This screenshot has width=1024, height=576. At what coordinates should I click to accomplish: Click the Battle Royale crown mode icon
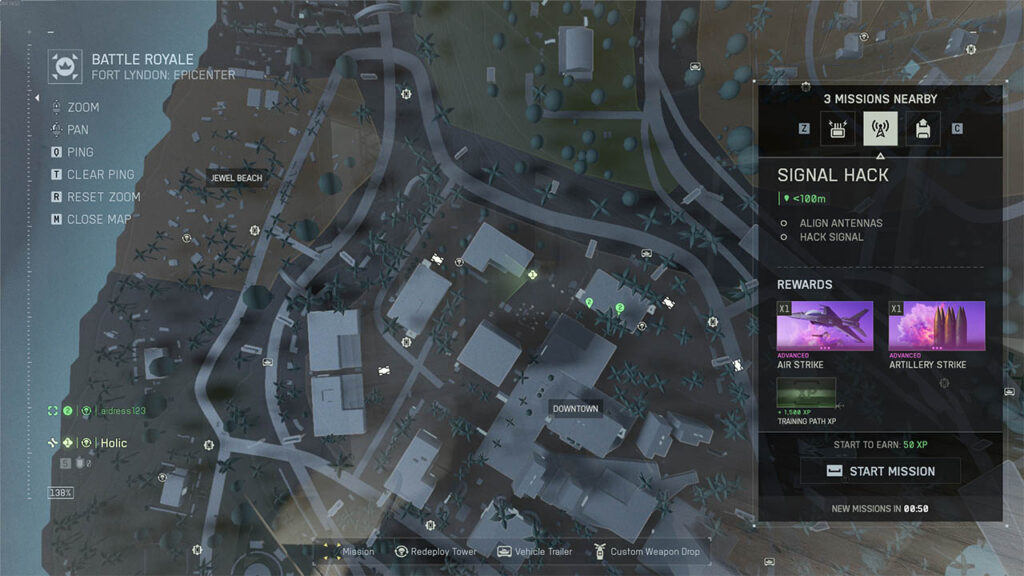tap(66, 66)
